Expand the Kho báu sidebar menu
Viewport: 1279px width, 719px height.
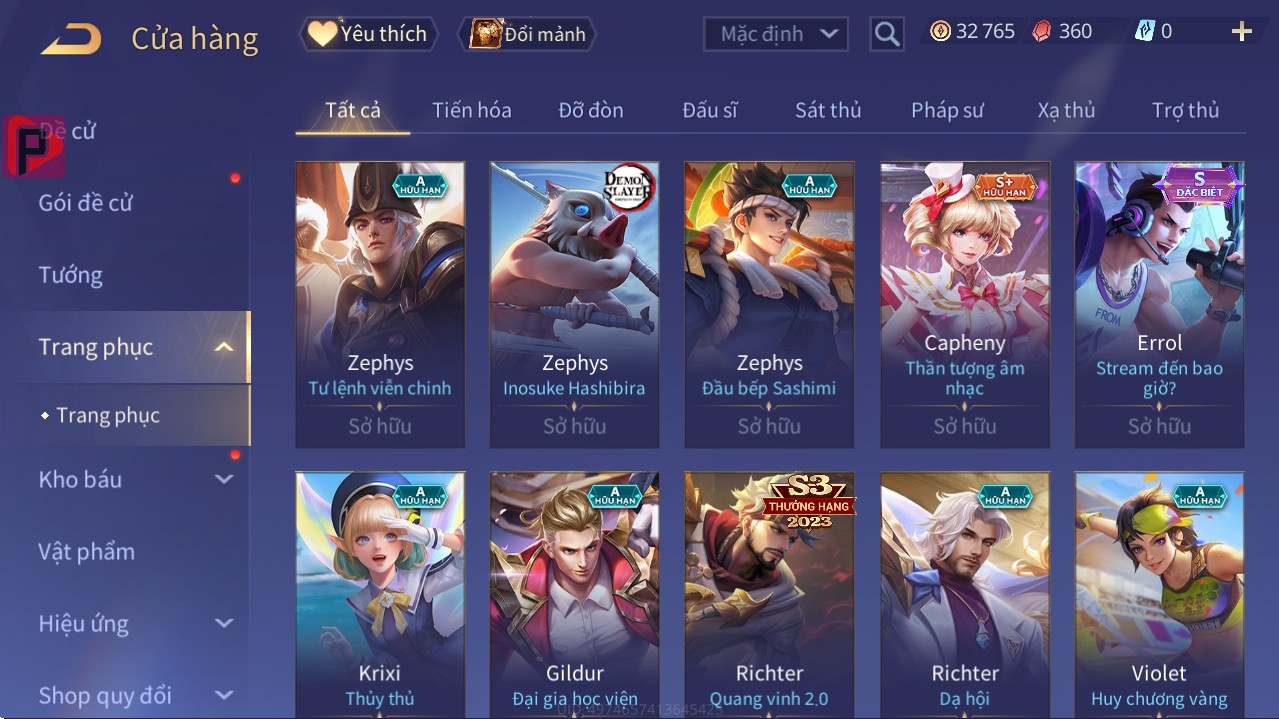(135, 480)
